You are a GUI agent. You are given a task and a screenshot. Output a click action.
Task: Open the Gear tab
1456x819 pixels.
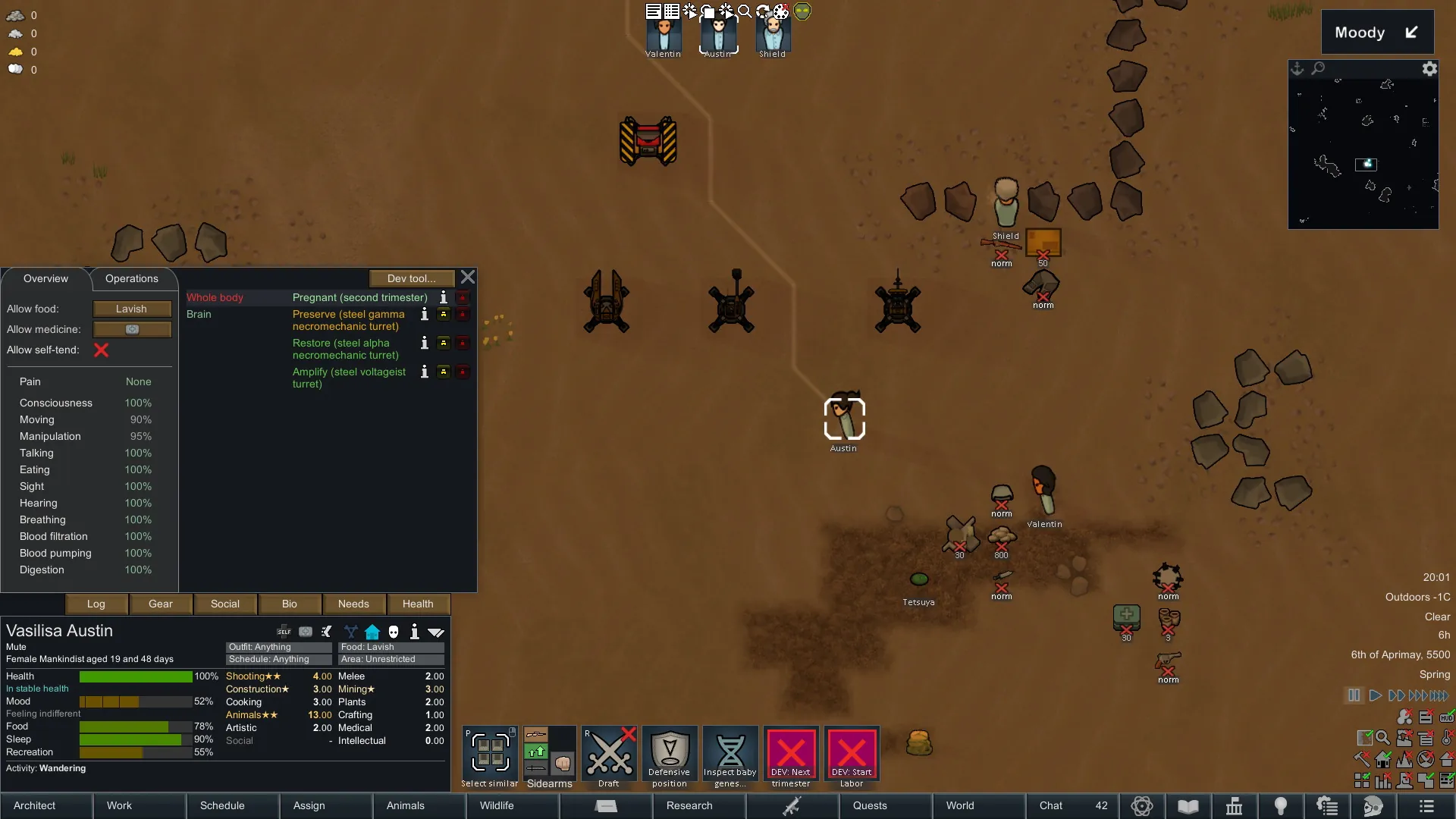click(161, 604)
